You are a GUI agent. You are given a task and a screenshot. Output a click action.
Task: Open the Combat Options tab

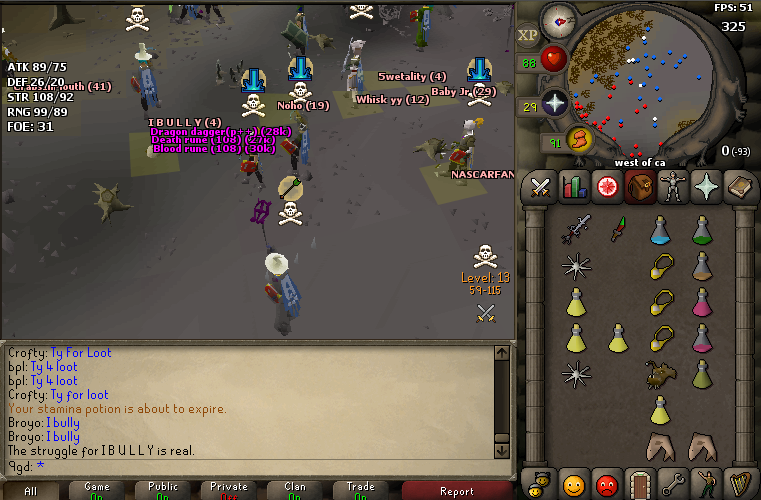tap(541, 187)
